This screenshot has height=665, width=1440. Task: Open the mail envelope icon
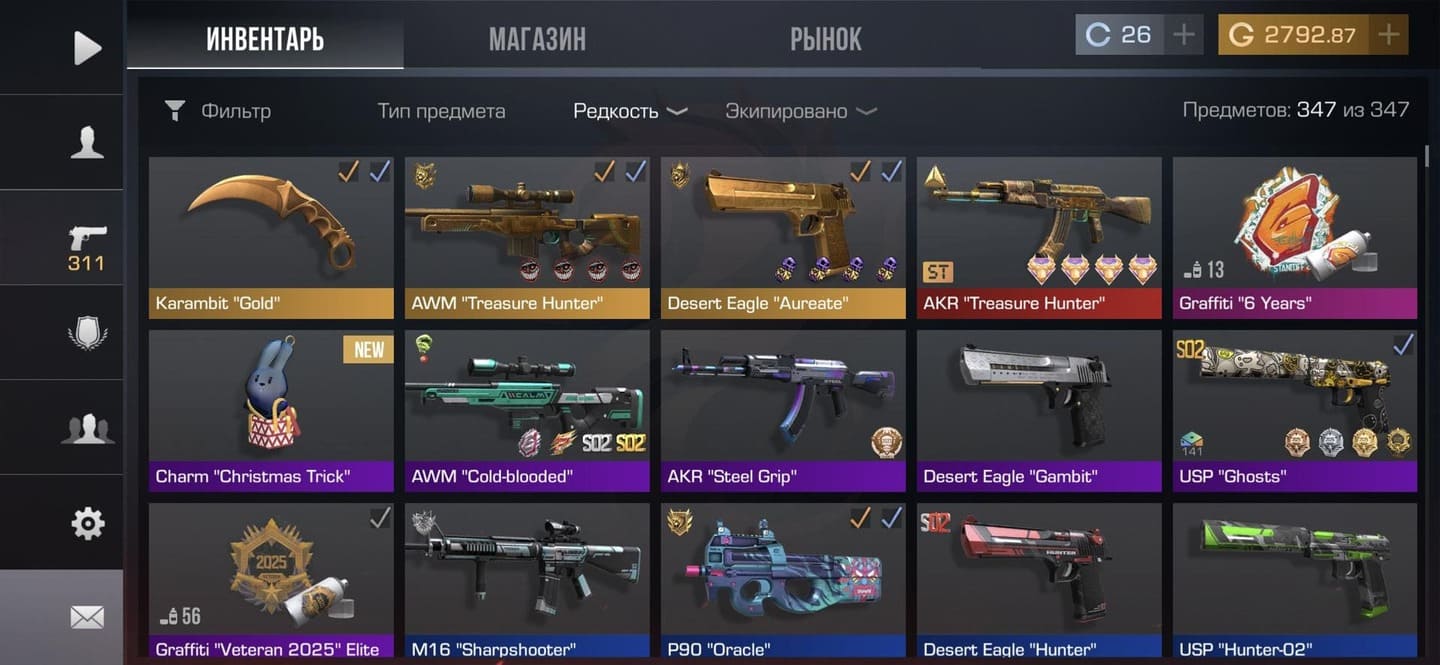pyautogui.click(x=87, y=618)
